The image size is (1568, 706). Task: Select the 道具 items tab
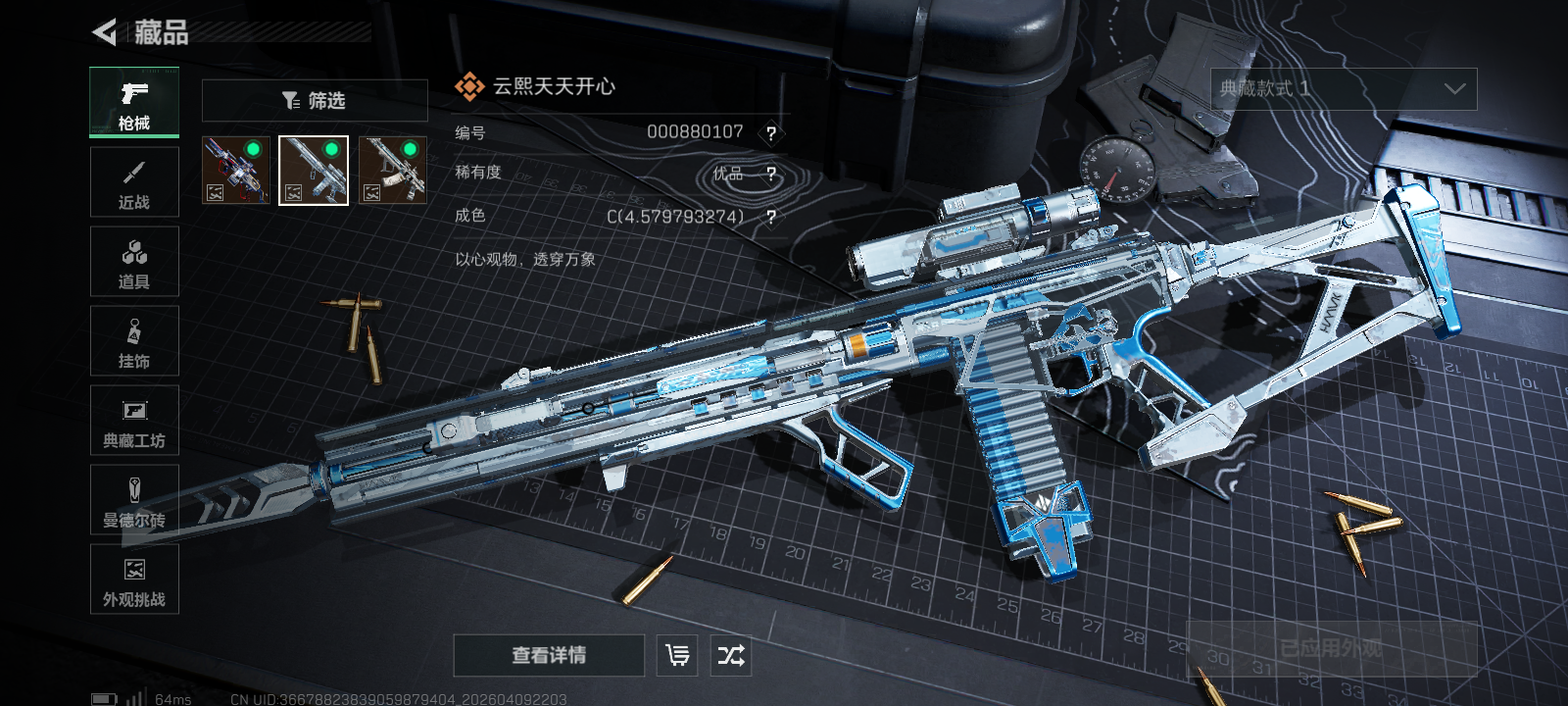click(x=134, y=262)
